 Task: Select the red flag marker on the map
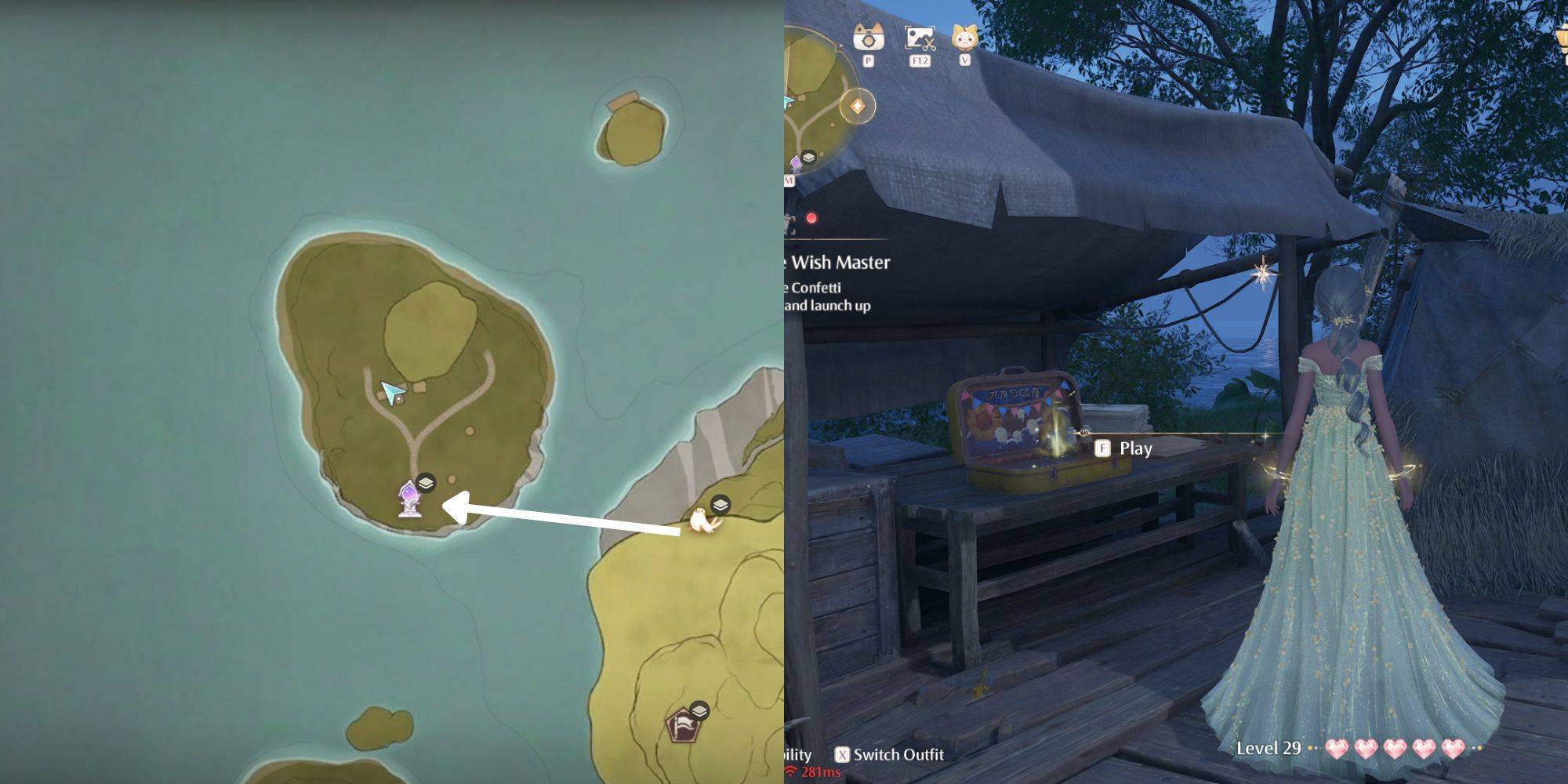pos(681,727)
